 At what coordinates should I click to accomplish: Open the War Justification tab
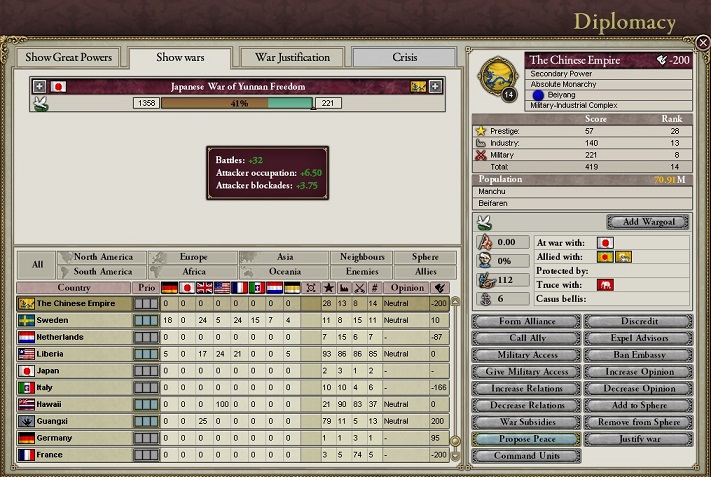tap(292, 57)
